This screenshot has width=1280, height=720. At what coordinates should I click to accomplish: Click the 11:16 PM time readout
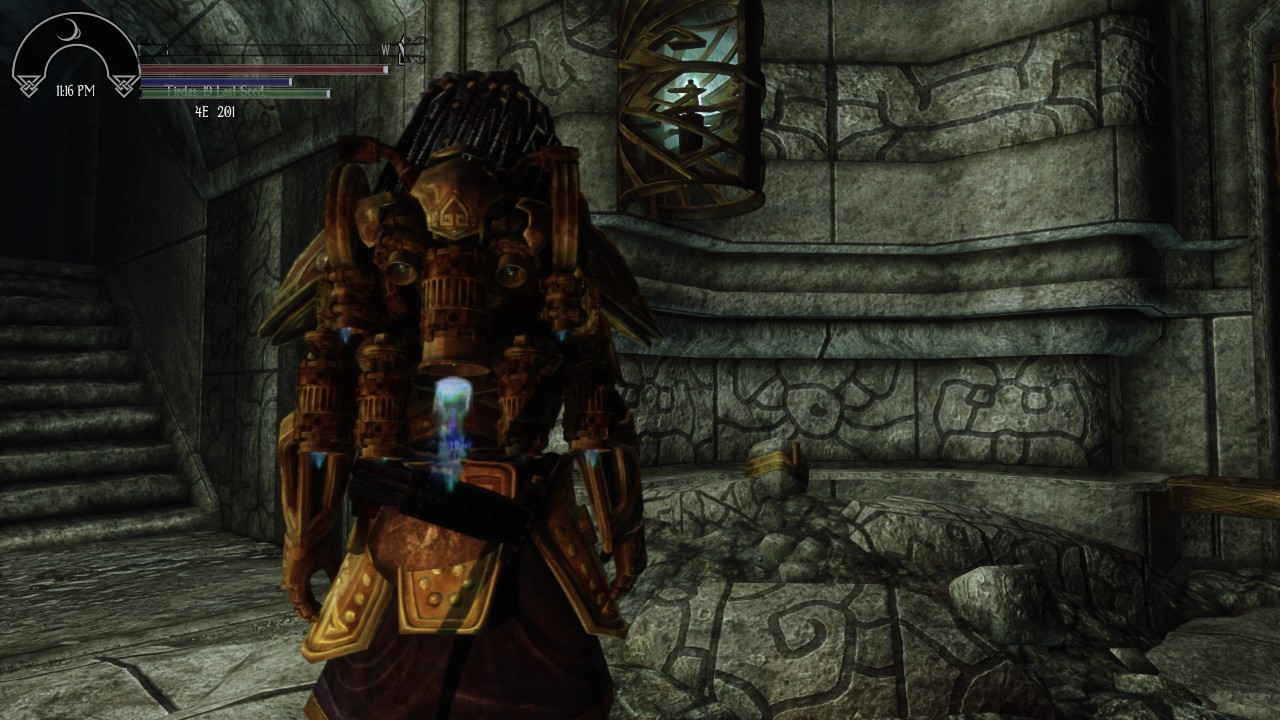(x=75, y=89)
